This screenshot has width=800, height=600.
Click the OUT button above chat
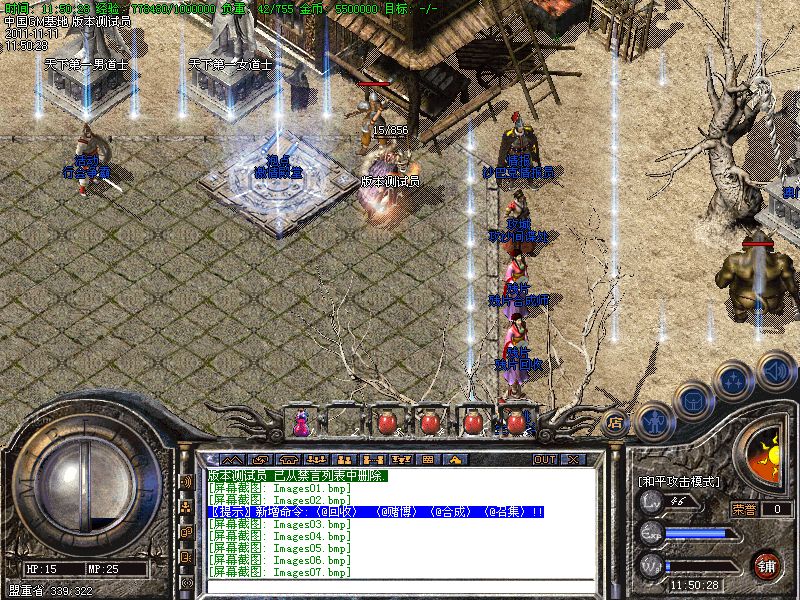point(544,459)
